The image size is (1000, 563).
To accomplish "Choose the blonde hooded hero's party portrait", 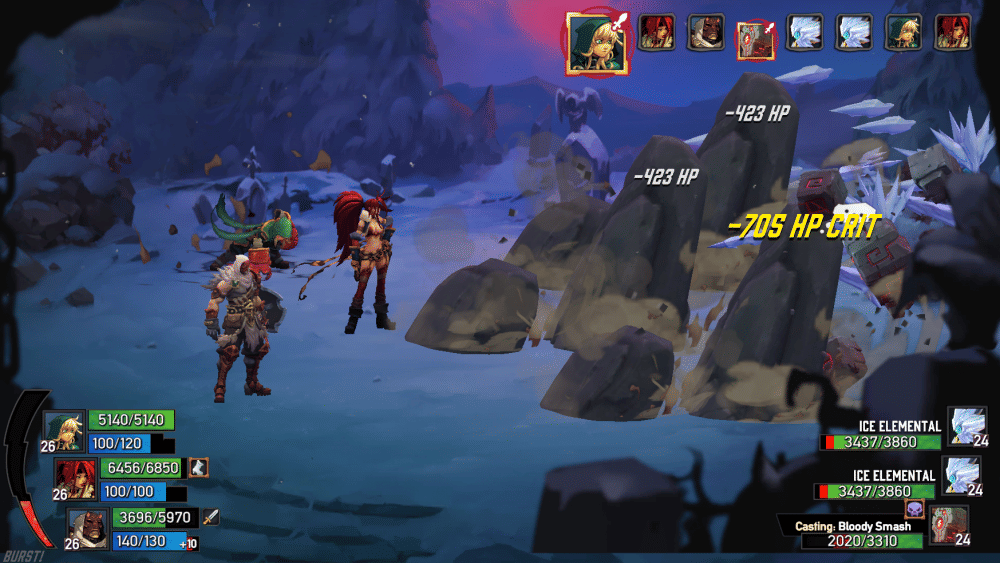I will pos(64,430).
